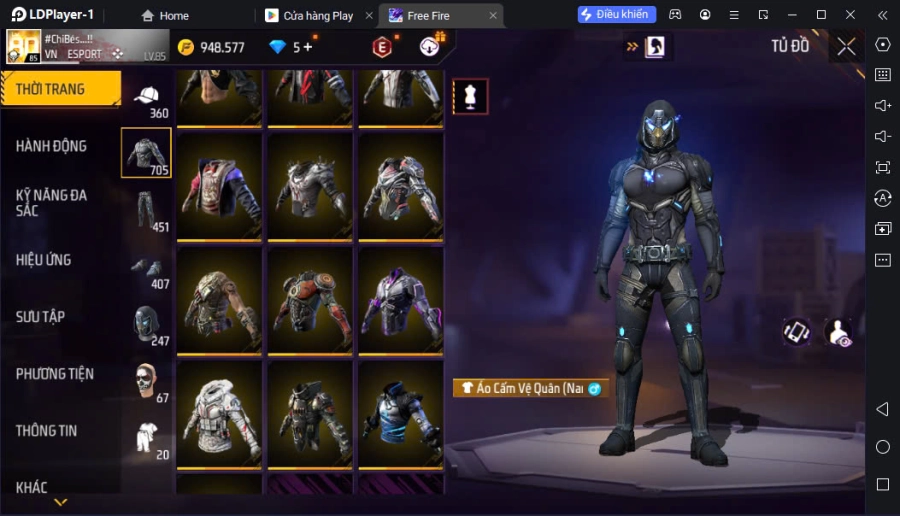Viewport: 900px width, 516px height.
Task: Switch to the HÀNH ĐỘNG category
Action: pos(52,146)
